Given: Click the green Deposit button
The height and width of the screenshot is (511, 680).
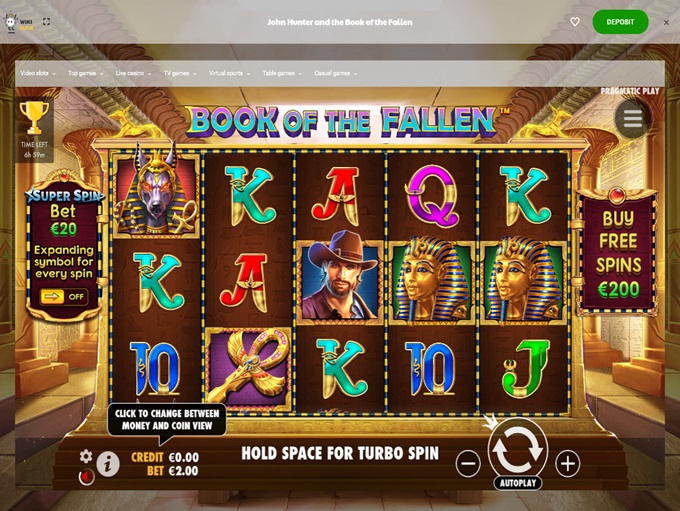Looking at the screenshot, I should (620, 22).
